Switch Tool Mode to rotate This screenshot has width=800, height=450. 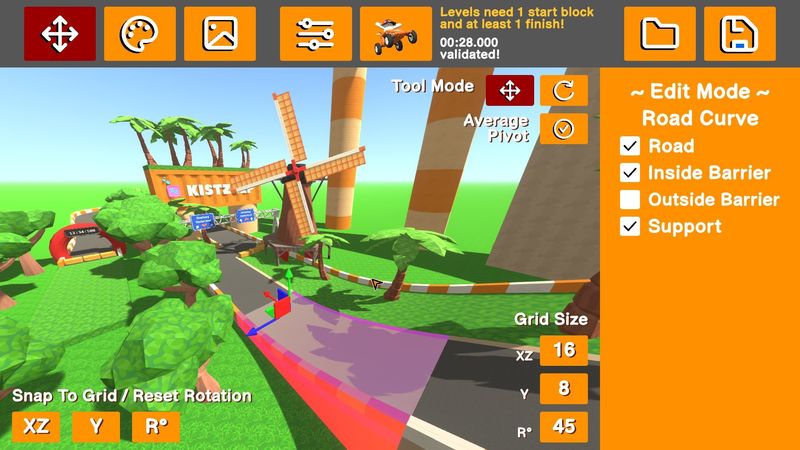tap(564, 90)
